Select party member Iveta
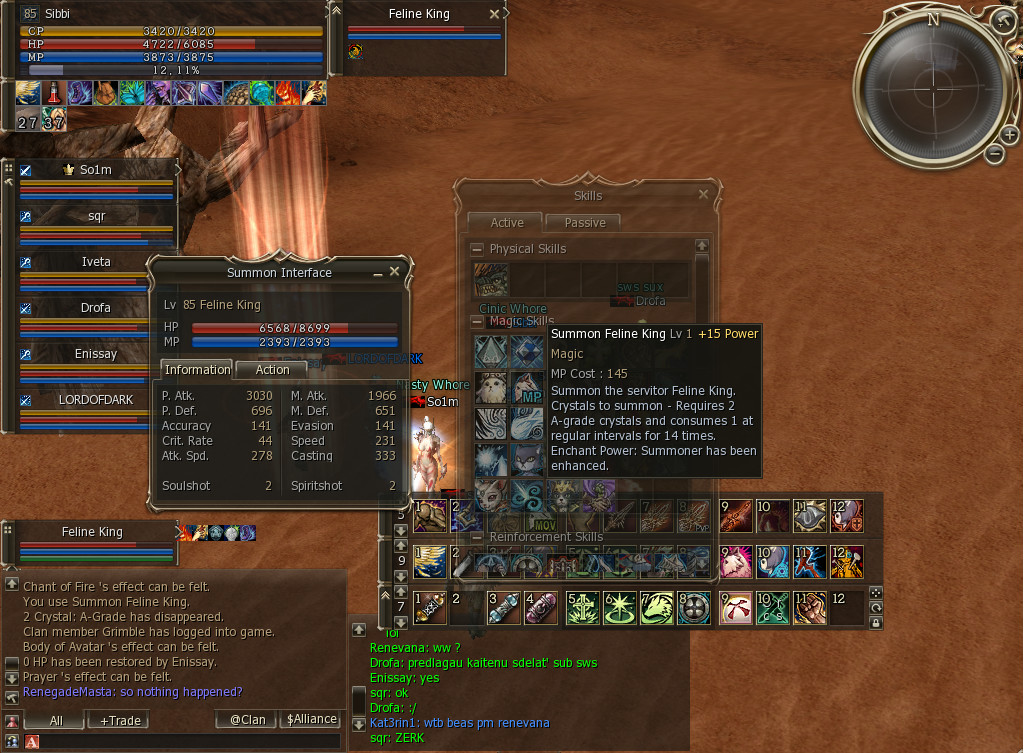 pos(96,262)
